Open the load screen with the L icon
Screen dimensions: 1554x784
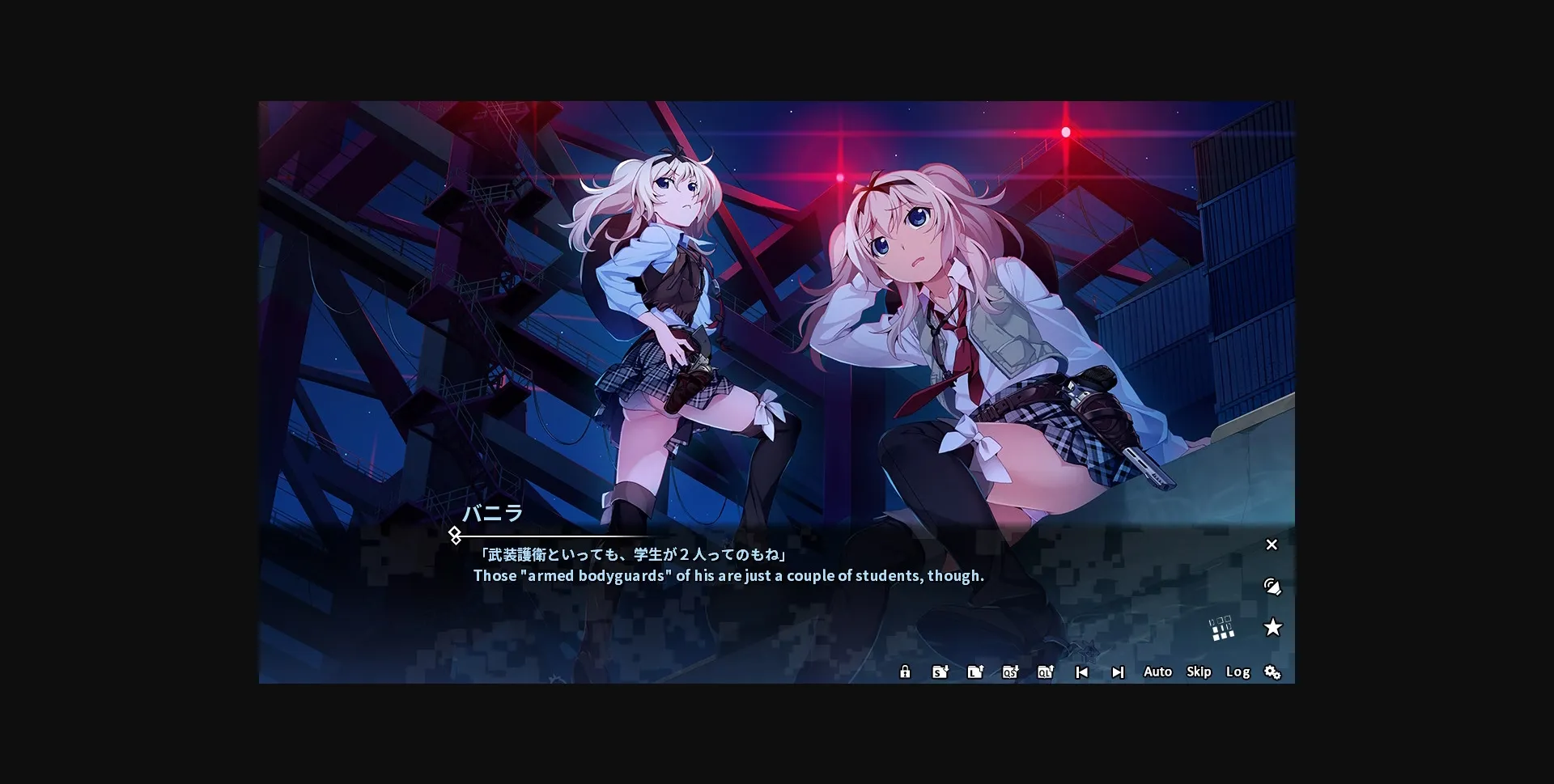[974, 672]
